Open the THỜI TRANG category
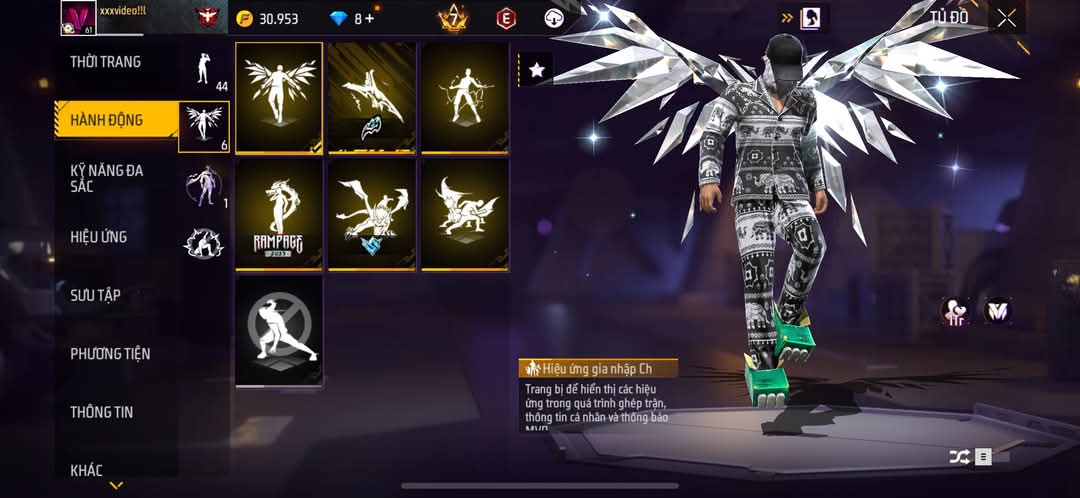 pos(105,62)
